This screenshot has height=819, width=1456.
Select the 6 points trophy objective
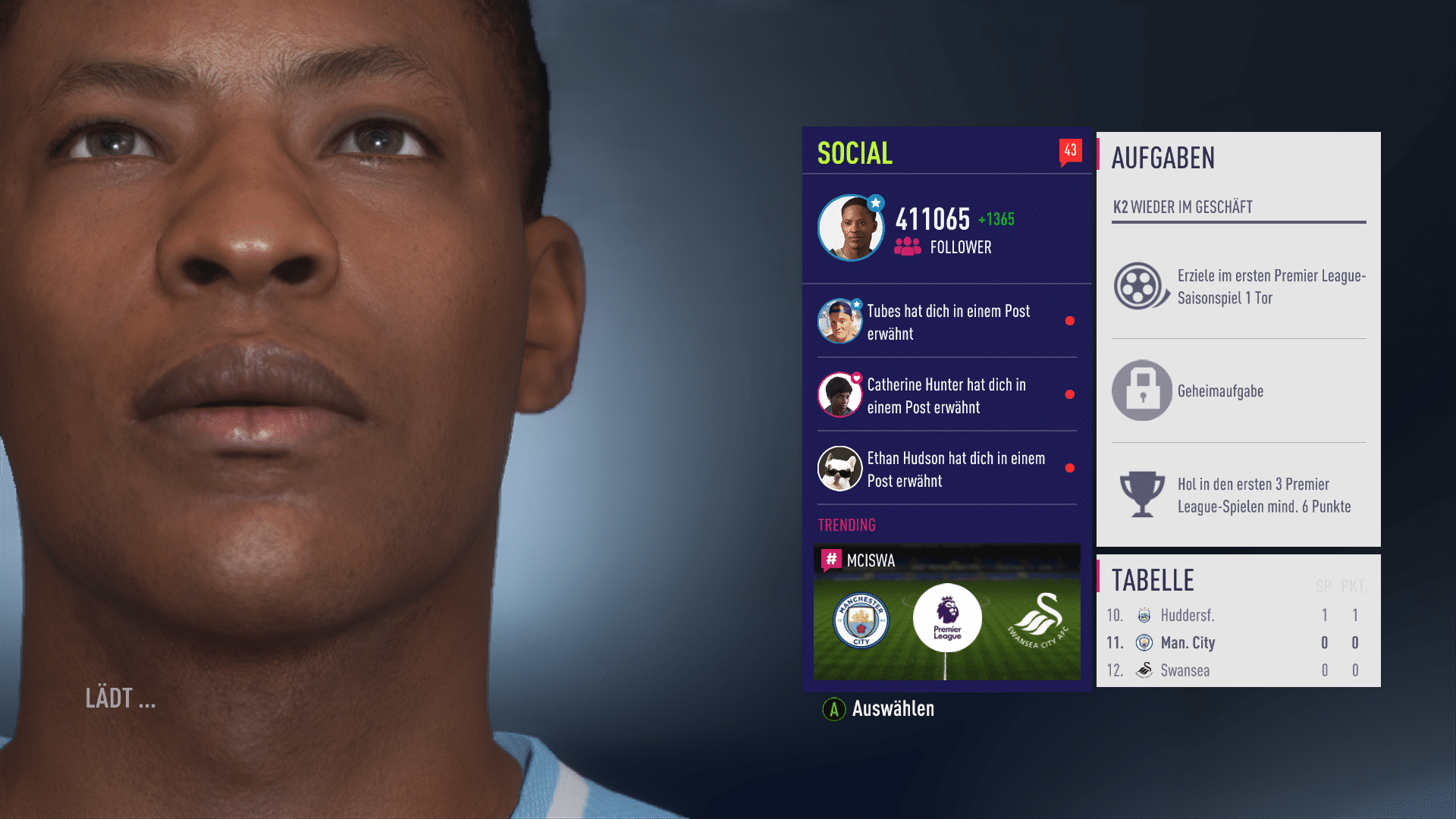(x=1238, y=495)
